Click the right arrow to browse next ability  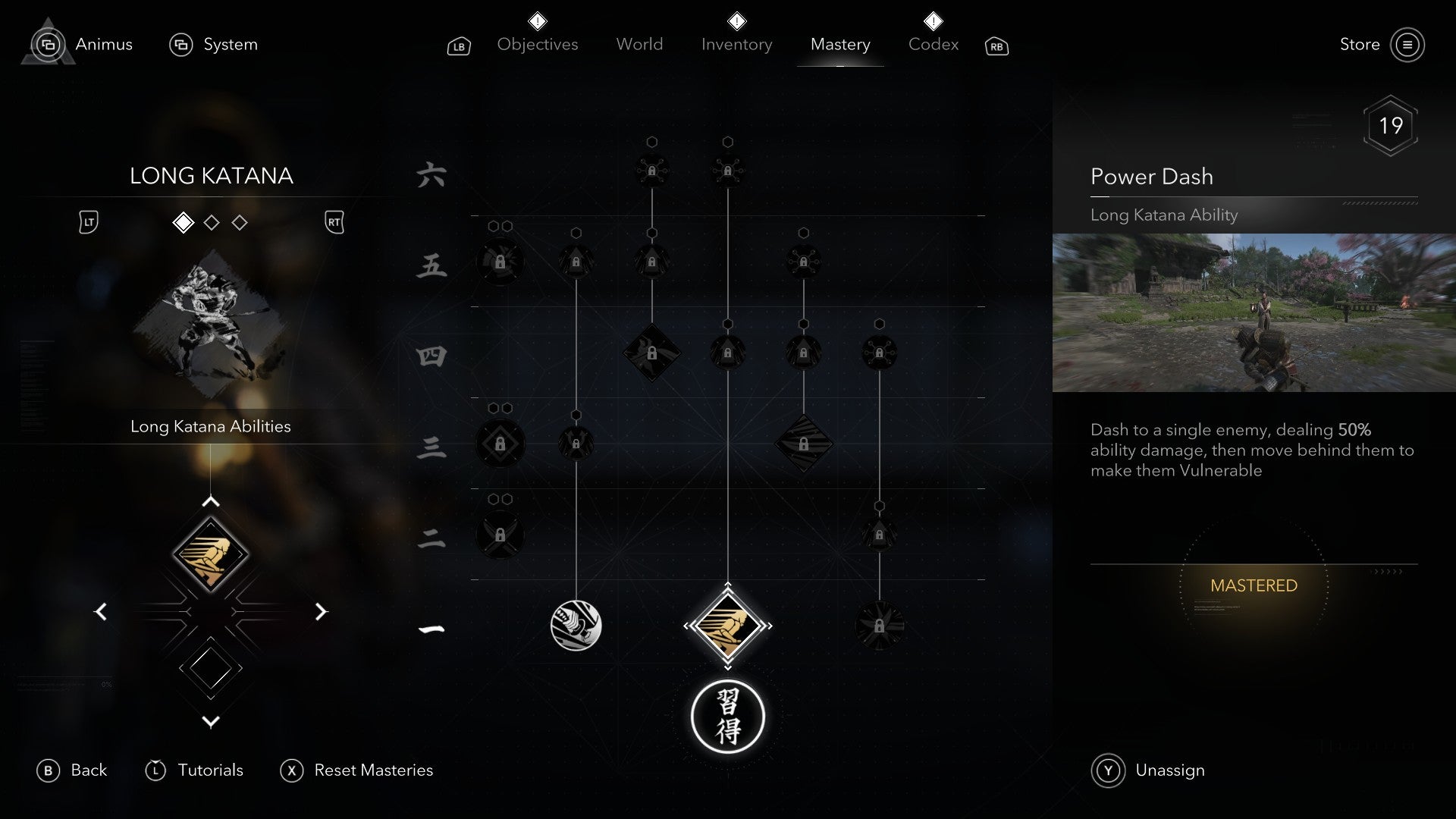[321, 612]
